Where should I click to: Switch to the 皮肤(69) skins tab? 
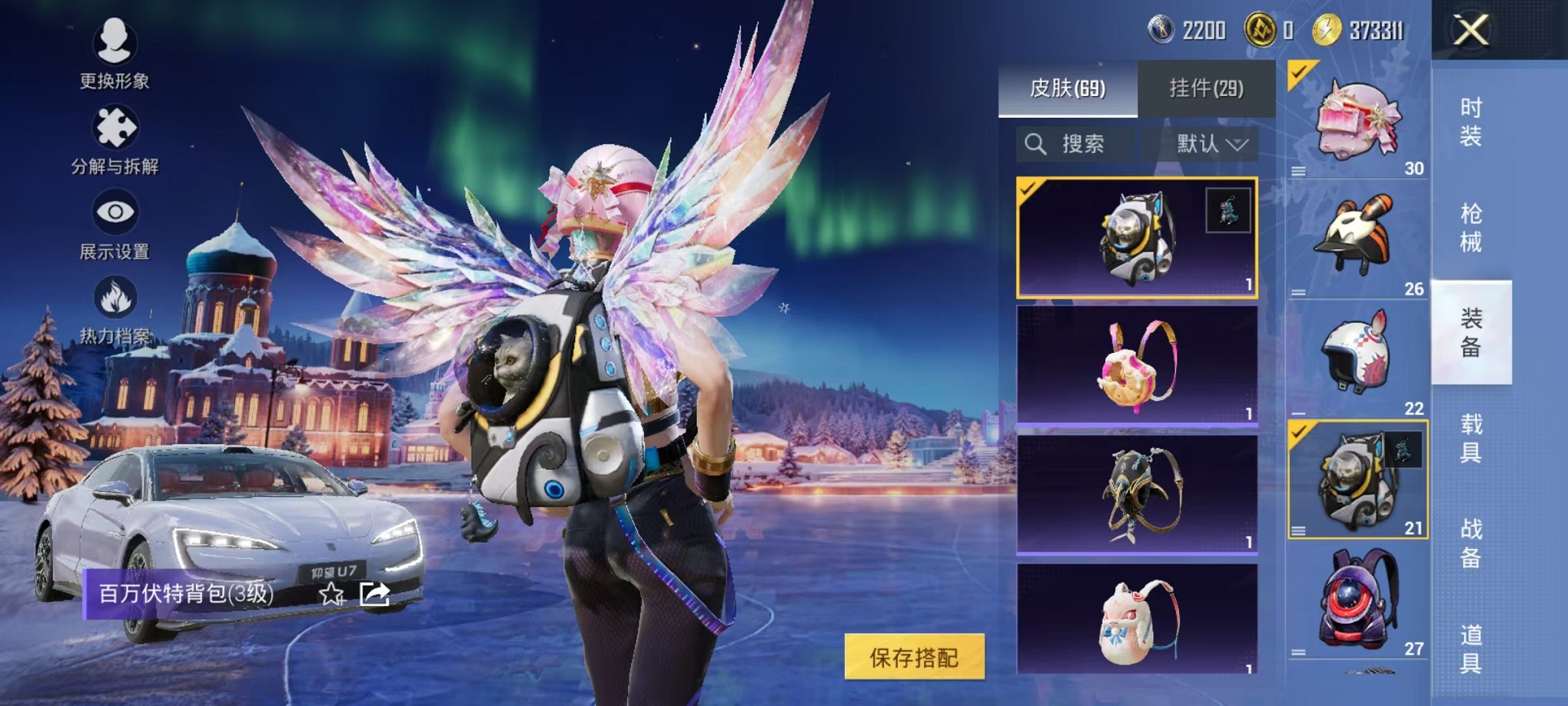(1067, 88)
